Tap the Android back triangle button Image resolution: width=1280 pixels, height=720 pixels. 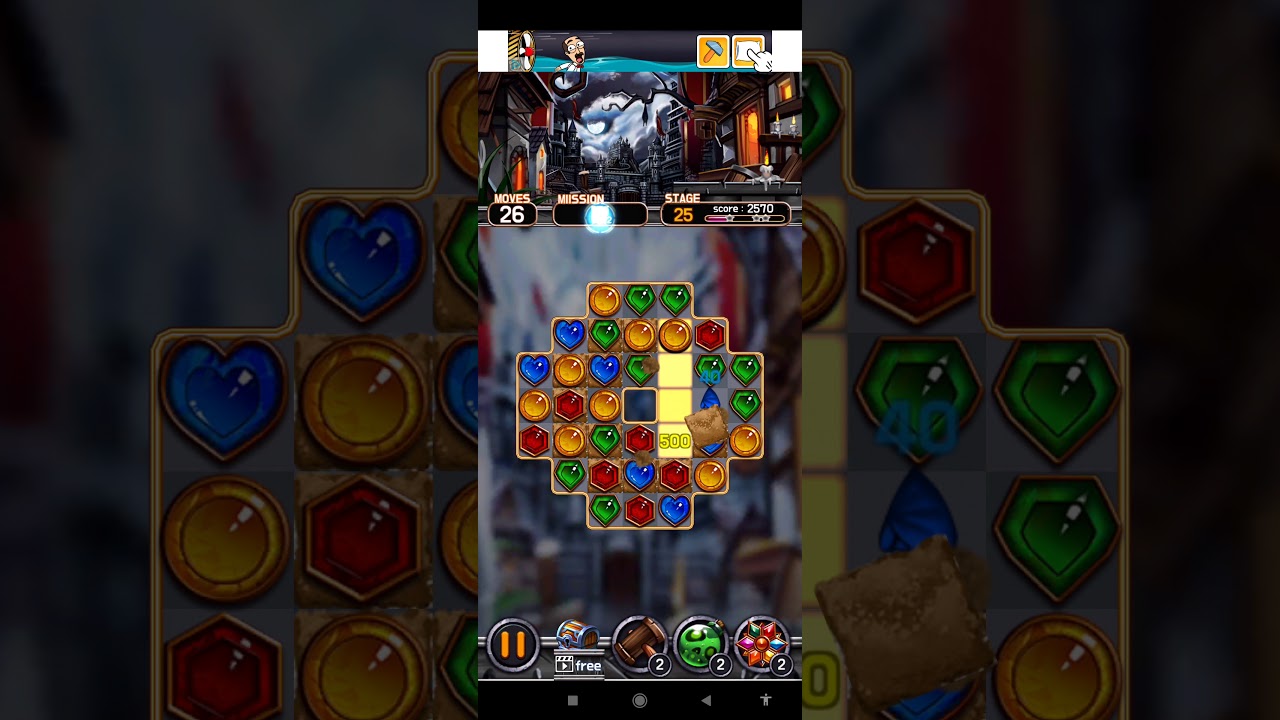[705, 700]
